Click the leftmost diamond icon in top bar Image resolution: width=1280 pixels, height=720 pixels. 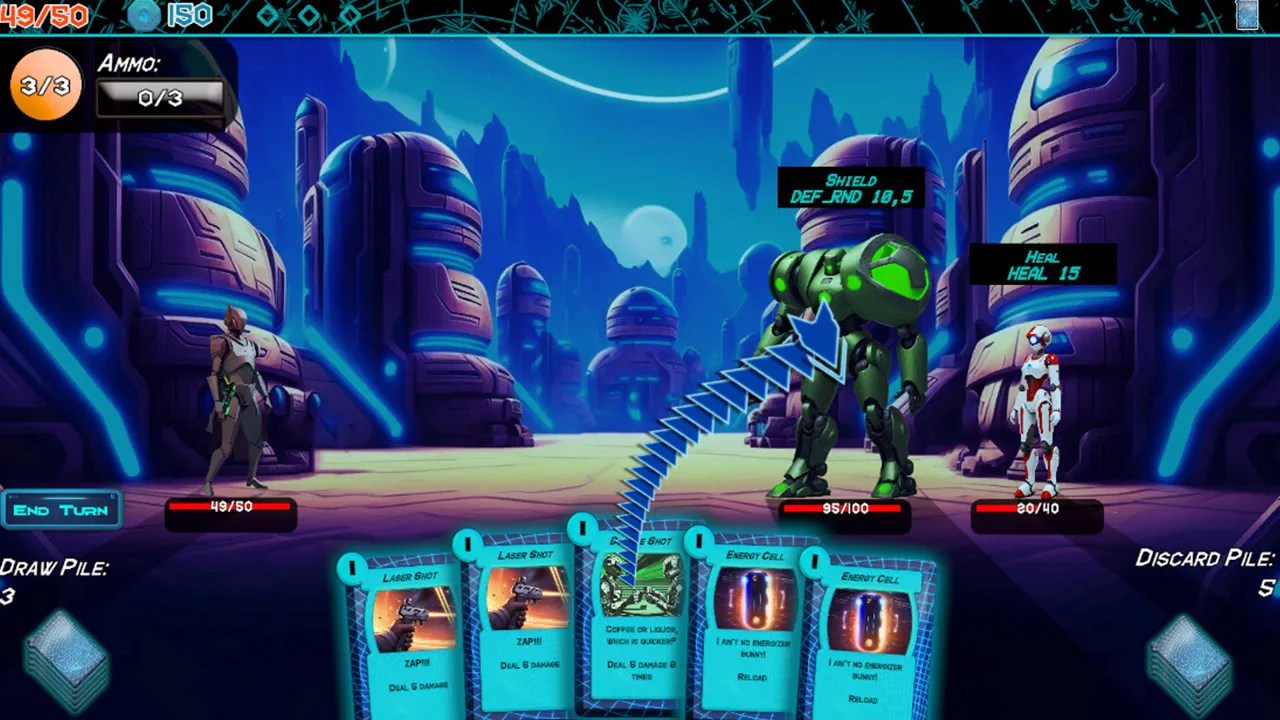tap(265, 13)
